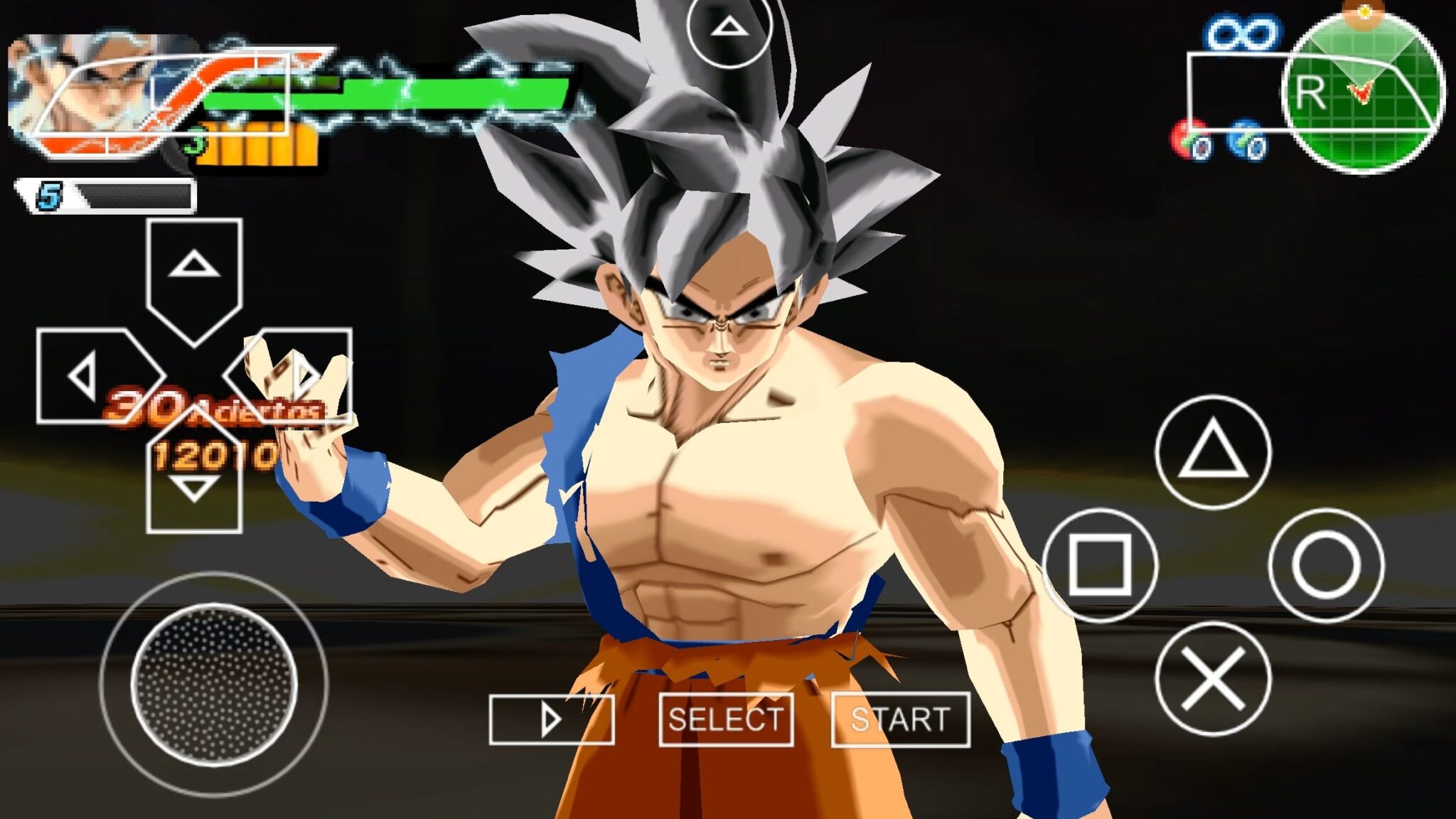This screenshot has height=819, width=1456.
Task: Tap the D-pad up arrow
Action: point(194,274)
